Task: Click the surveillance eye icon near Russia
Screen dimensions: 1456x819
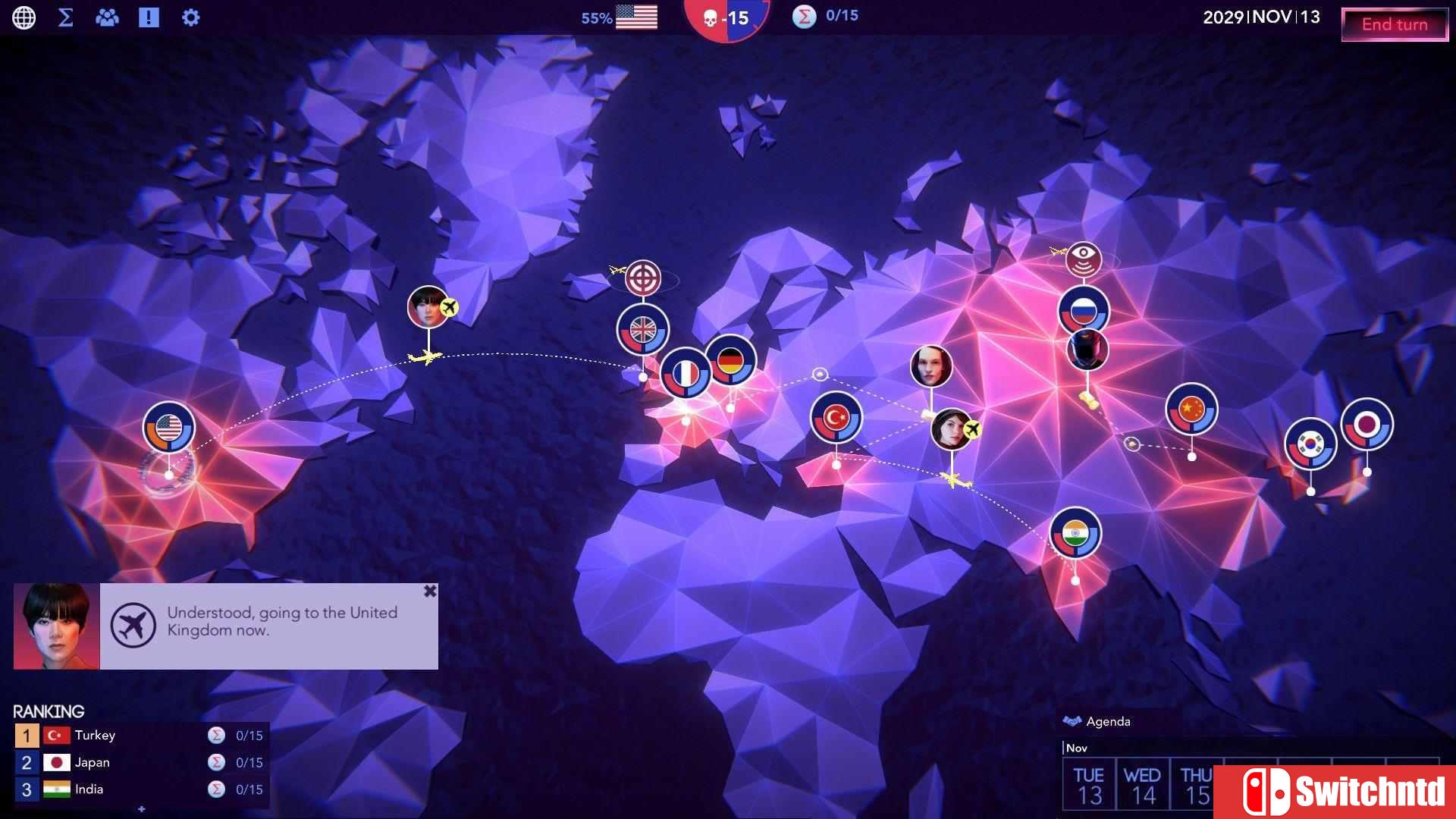Action: 1084,259
